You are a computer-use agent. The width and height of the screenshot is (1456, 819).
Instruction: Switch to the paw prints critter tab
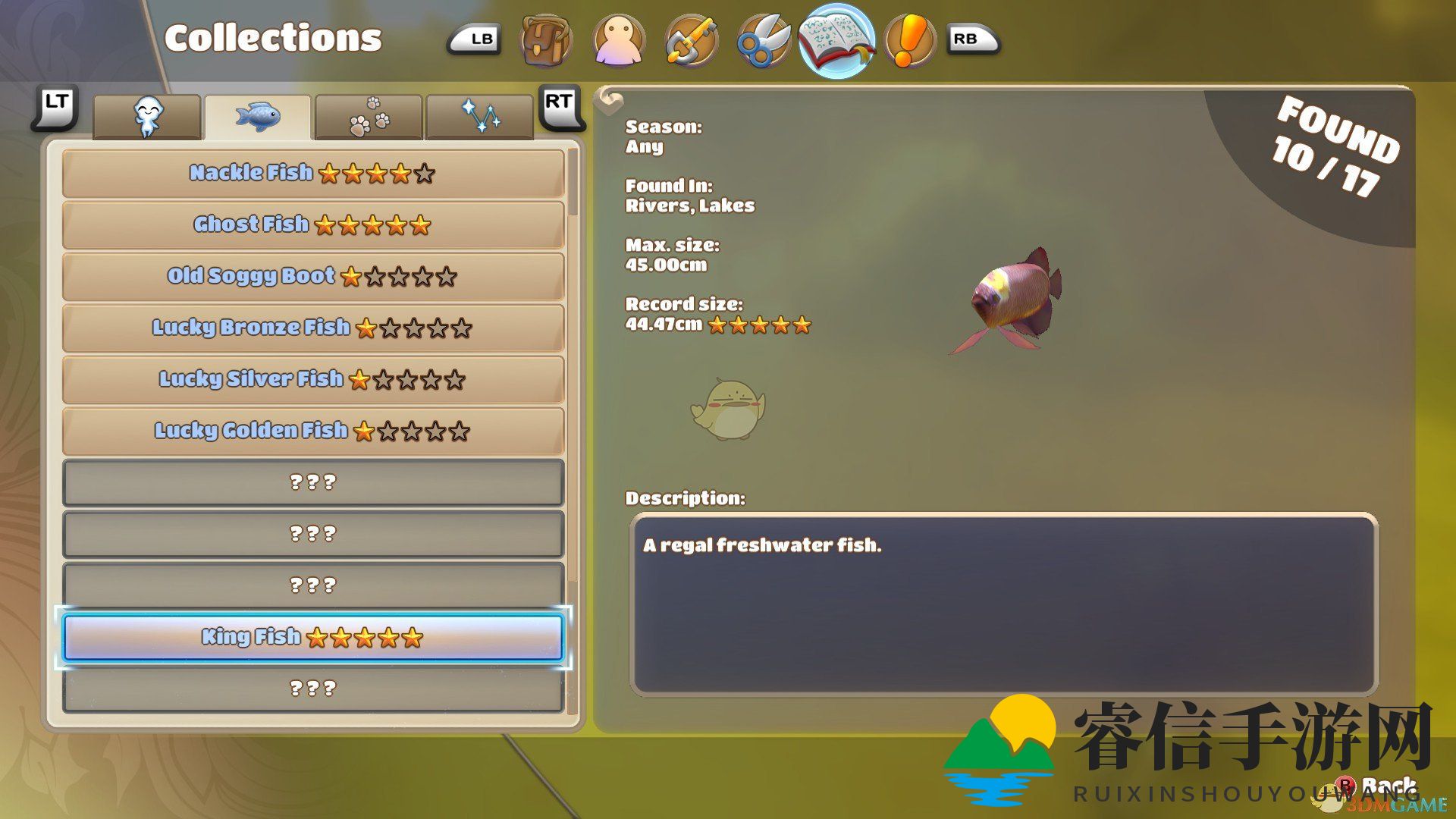coord(369,118)
